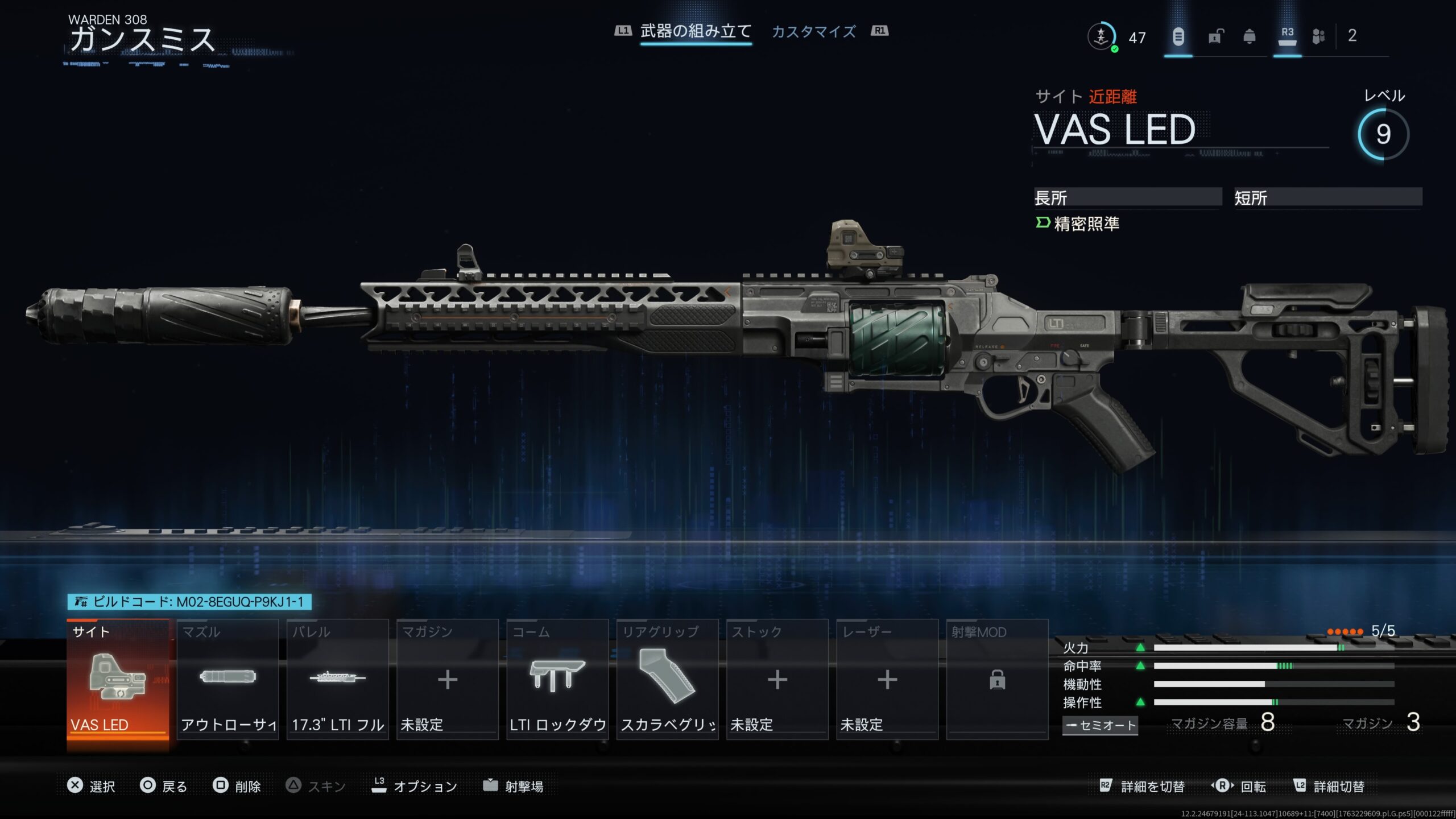Open the notification bell icon
This screenshot has width=1456, height=819.
click(1250, 37)
